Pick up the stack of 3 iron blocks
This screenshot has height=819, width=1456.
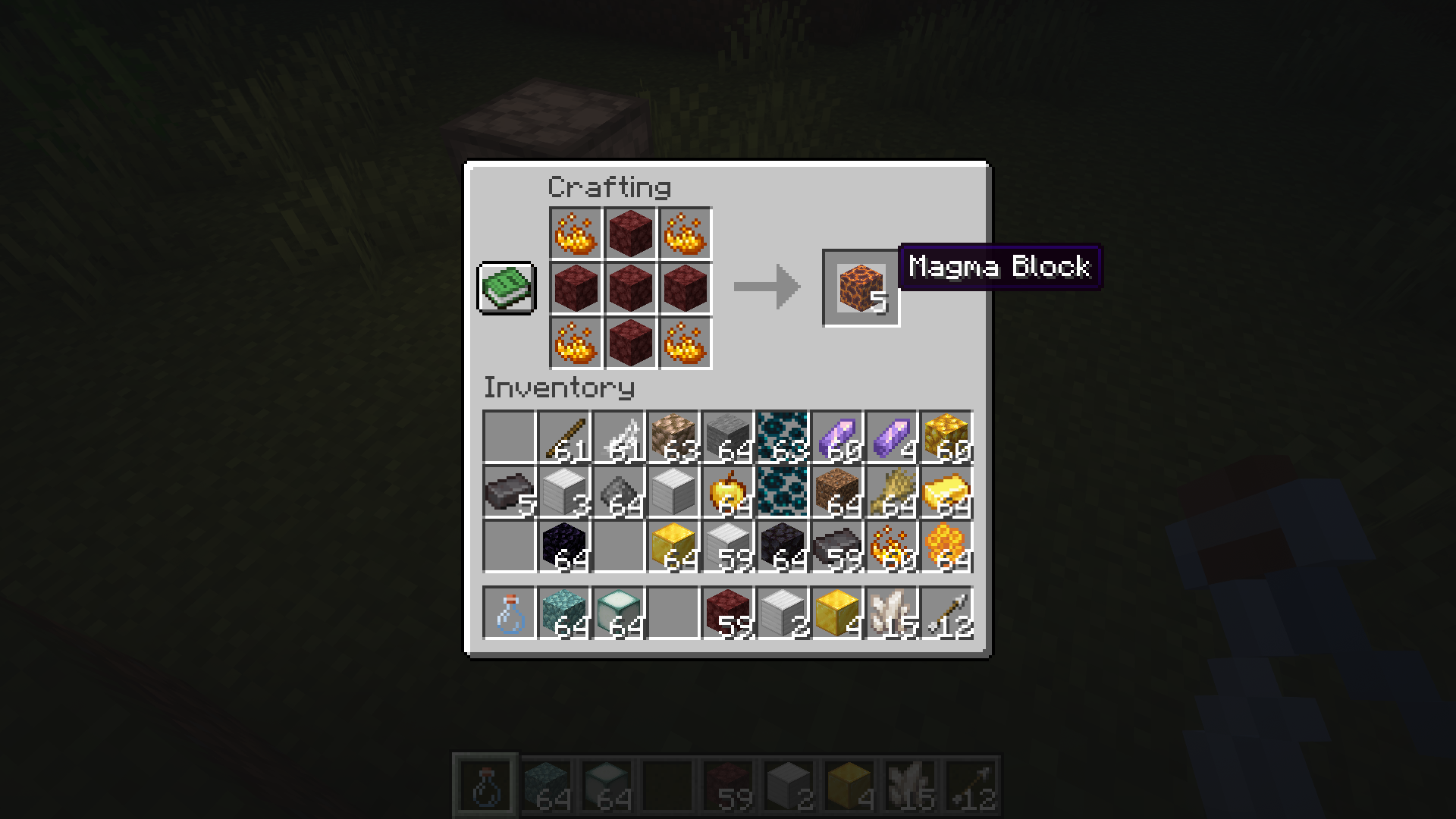pos(564,492)
